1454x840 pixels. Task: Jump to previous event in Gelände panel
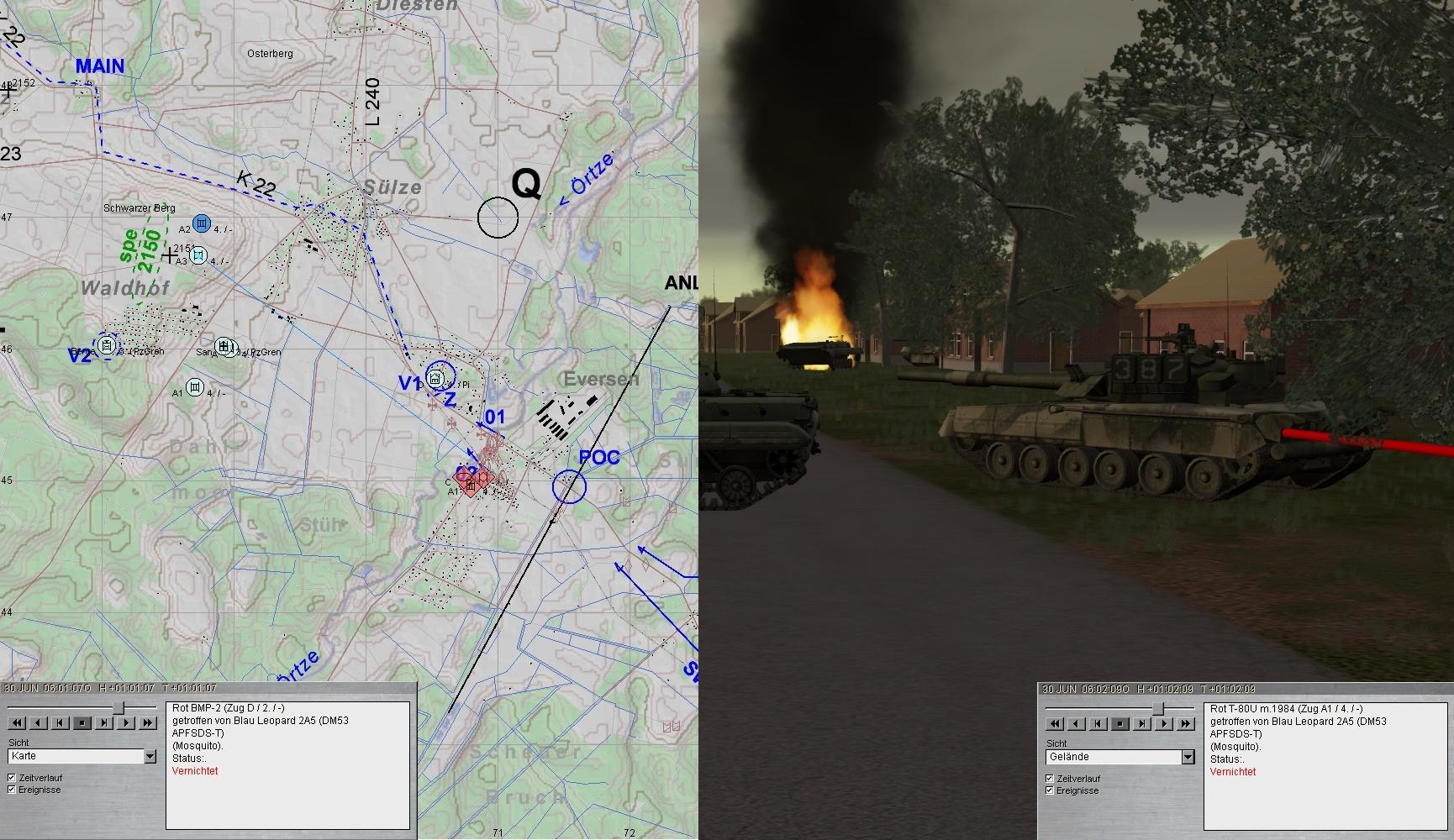[x=1098, y=723]
